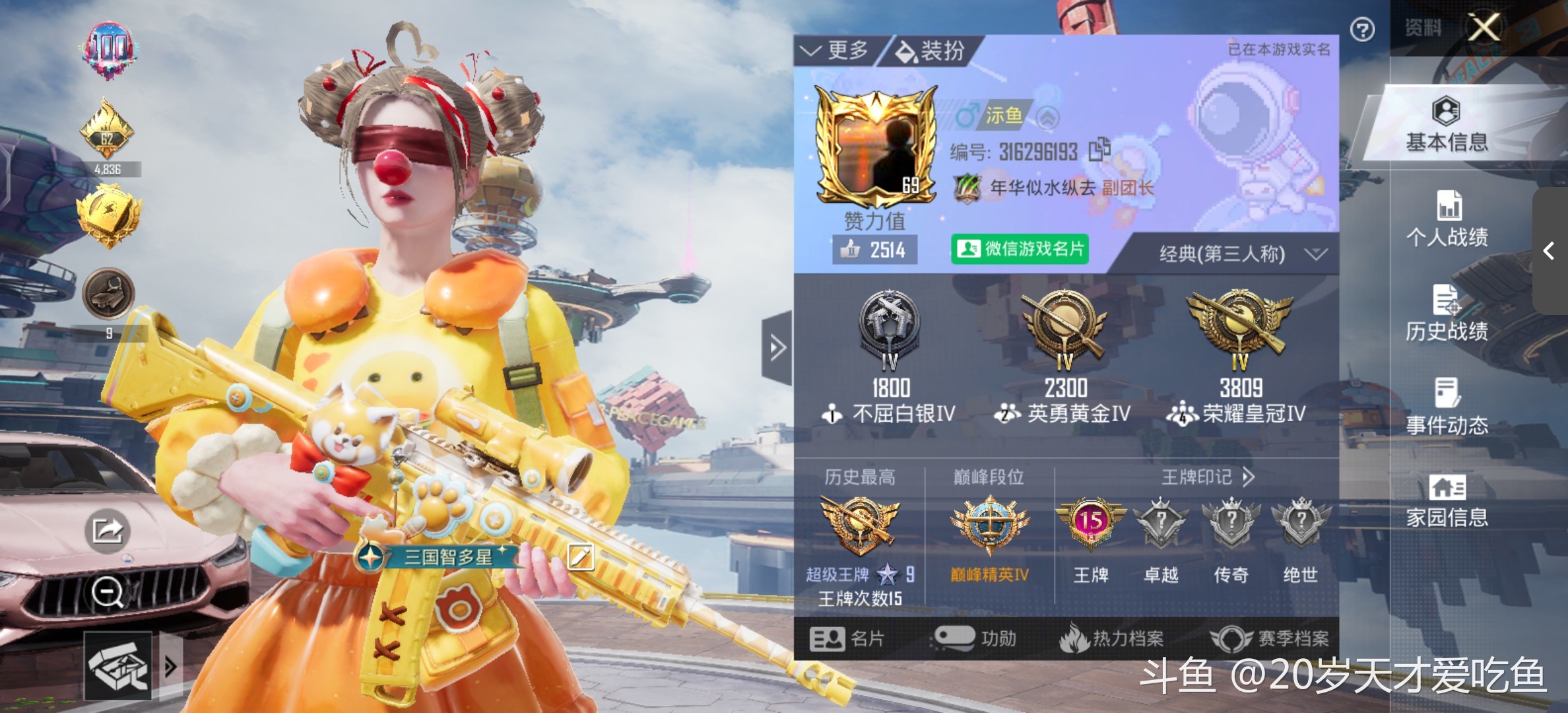The width and height of the screenshot is (1568, 713).
Task: Switch to the 个人战绩 tab
Action: [1448, 219]
